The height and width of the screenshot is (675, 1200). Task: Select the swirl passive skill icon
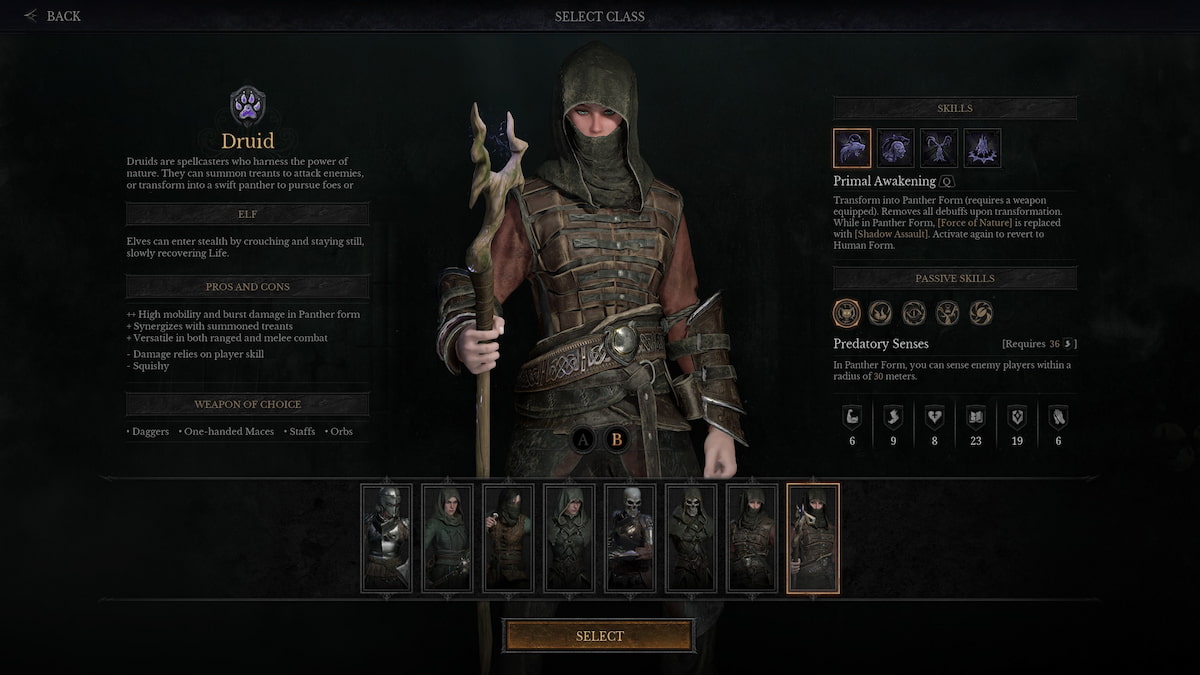981,313
